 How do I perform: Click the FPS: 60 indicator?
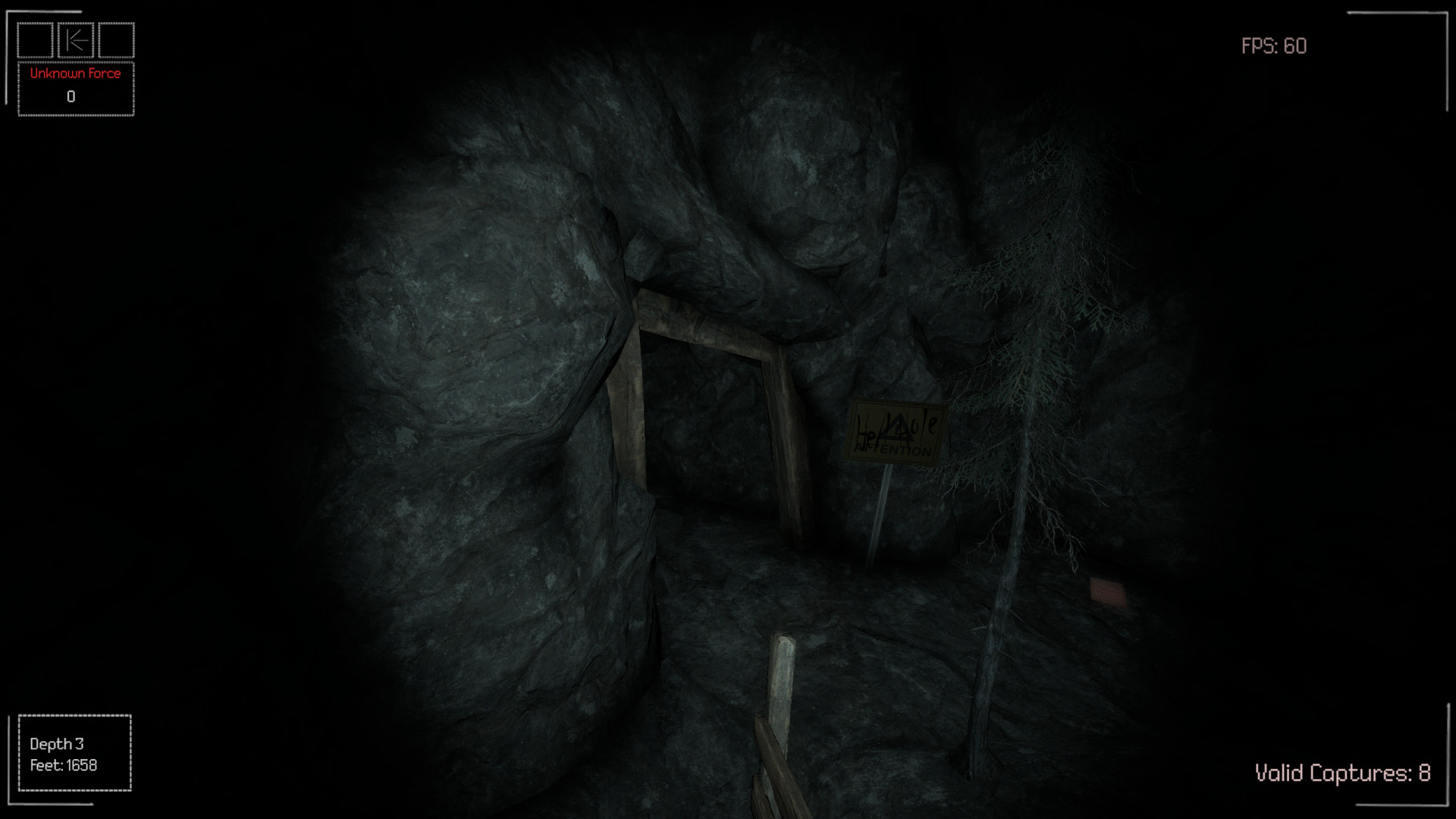(1272, 47)
